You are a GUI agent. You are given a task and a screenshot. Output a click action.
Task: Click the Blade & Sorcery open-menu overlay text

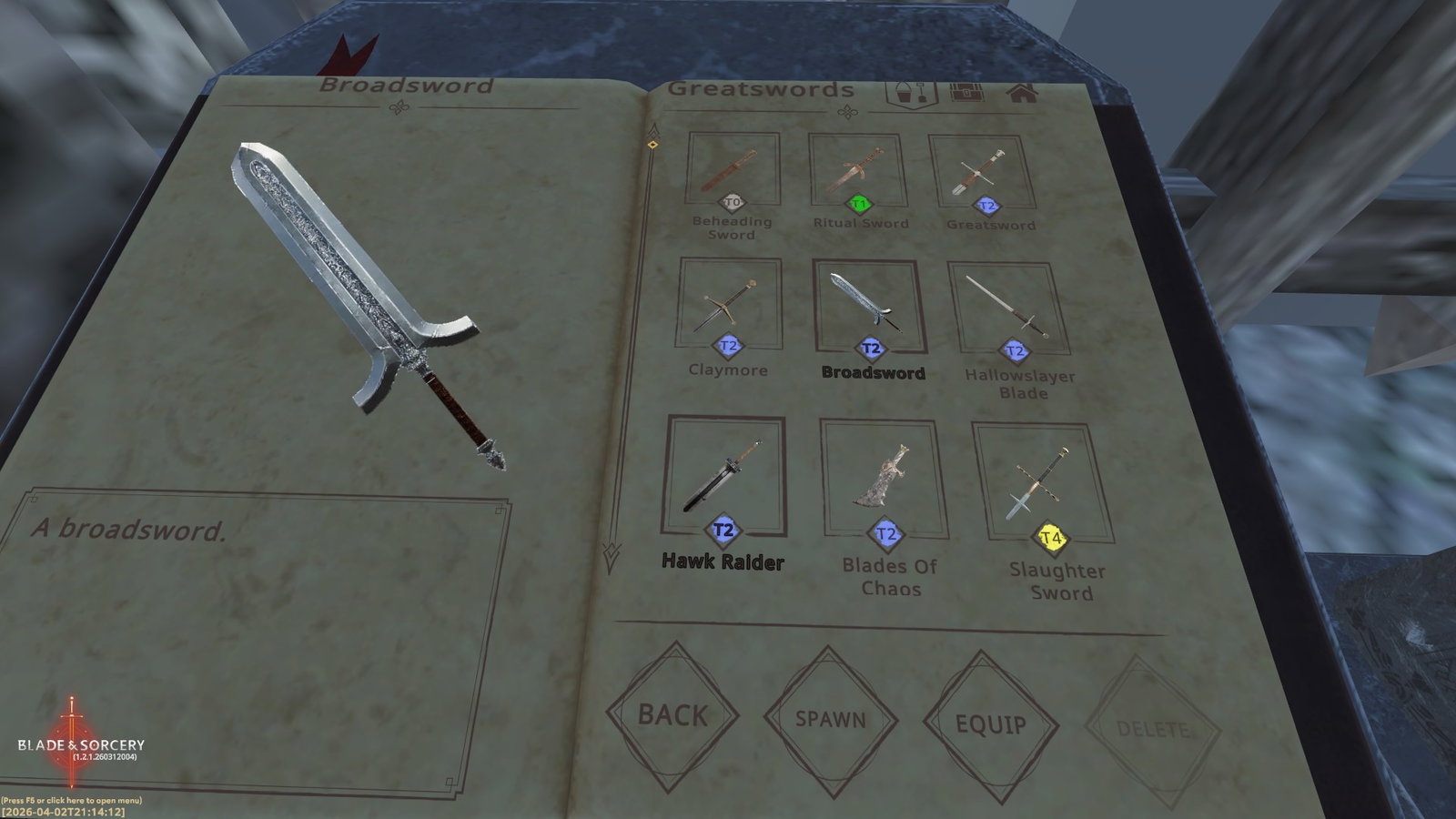click(71, 801)
